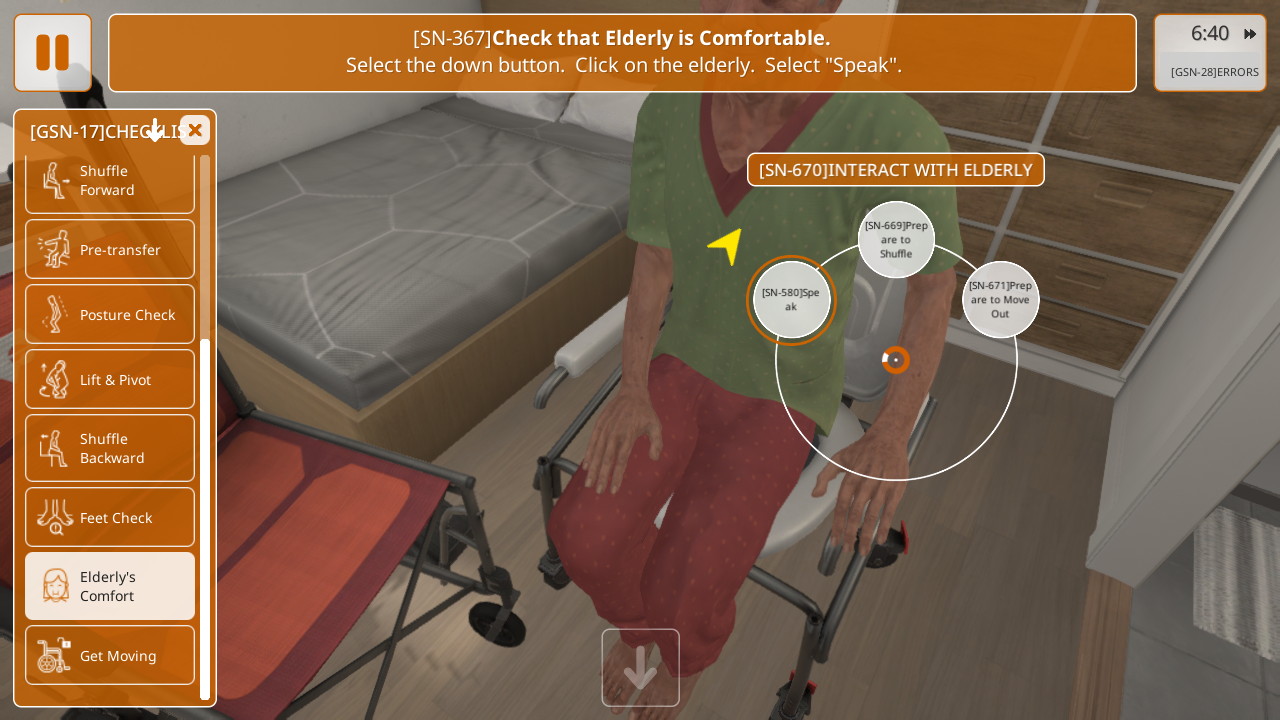Open the Shuffle Backward checklist step
The width and height of the screenshot is (1280, 720).
[x=110, y=448]
